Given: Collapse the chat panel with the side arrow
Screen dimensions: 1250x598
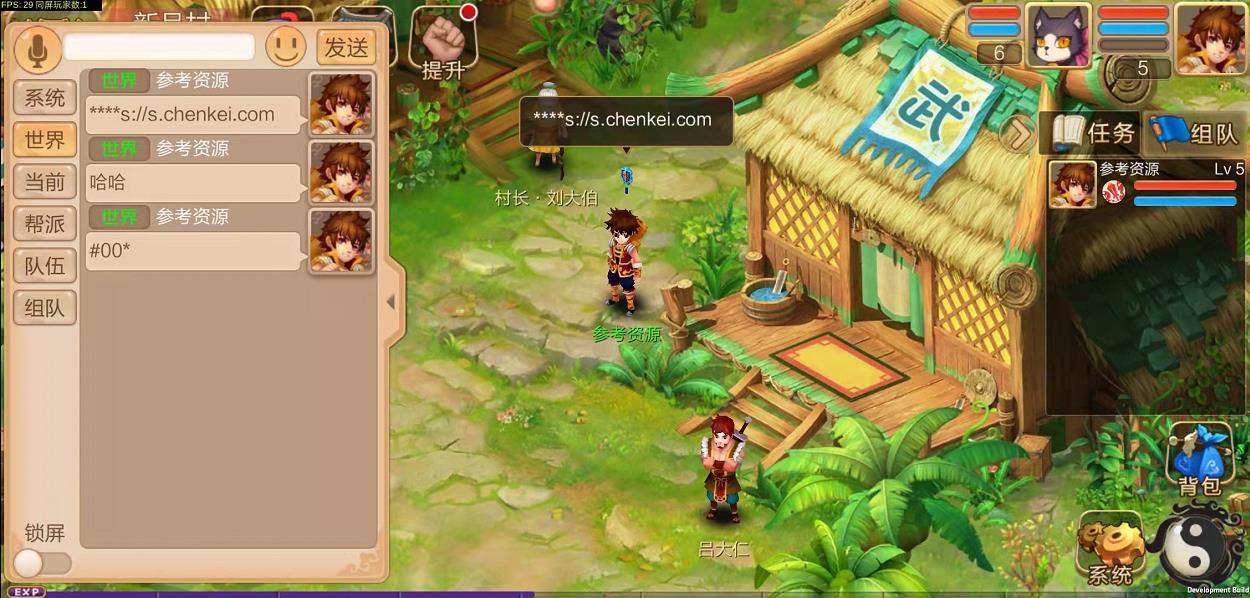Looking at the screenshot, I should pyautogui.click(x=391, y=301).
